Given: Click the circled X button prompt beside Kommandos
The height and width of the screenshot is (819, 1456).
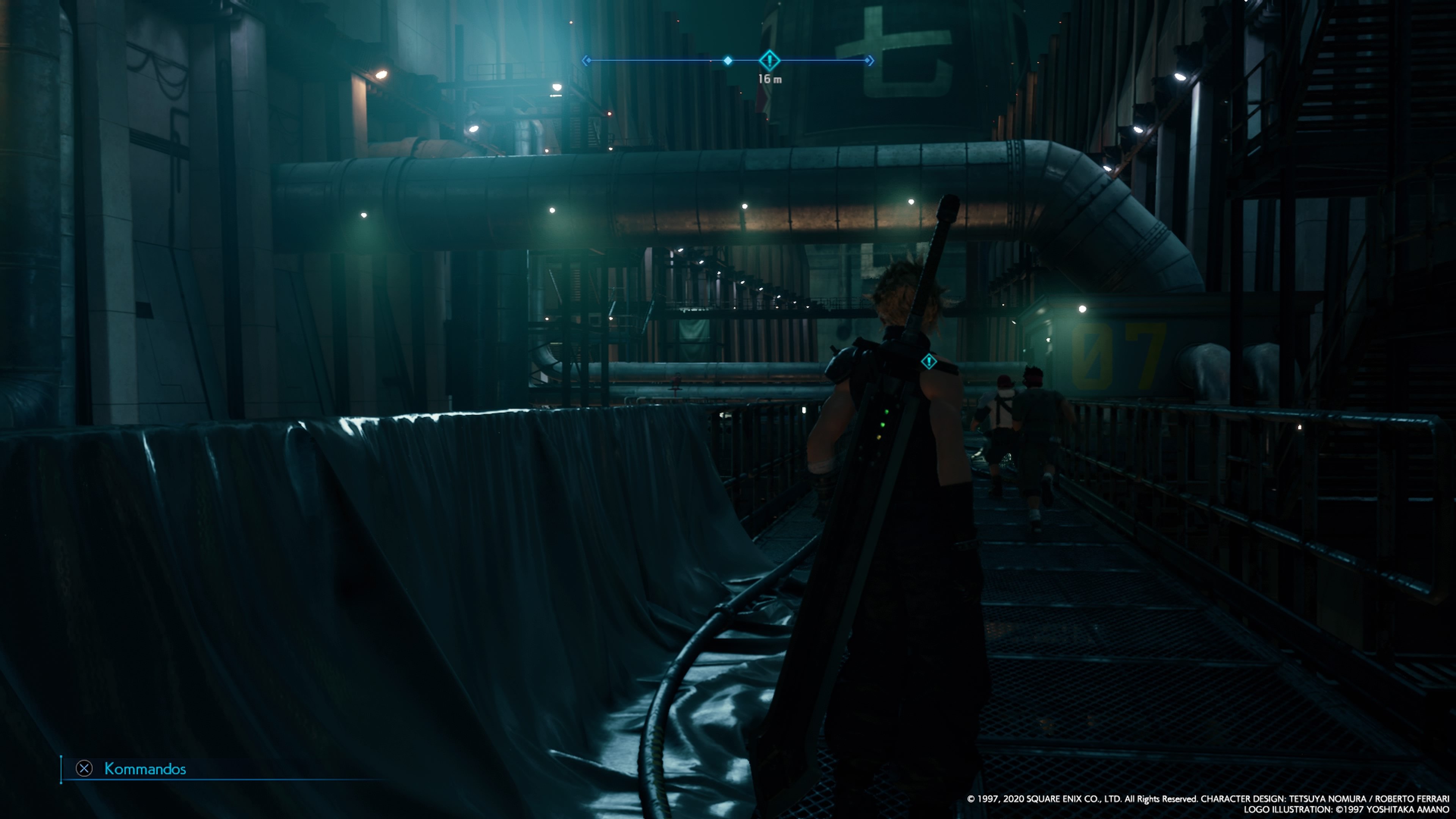Looking at the screenshot, I should (x=85, y=769).
